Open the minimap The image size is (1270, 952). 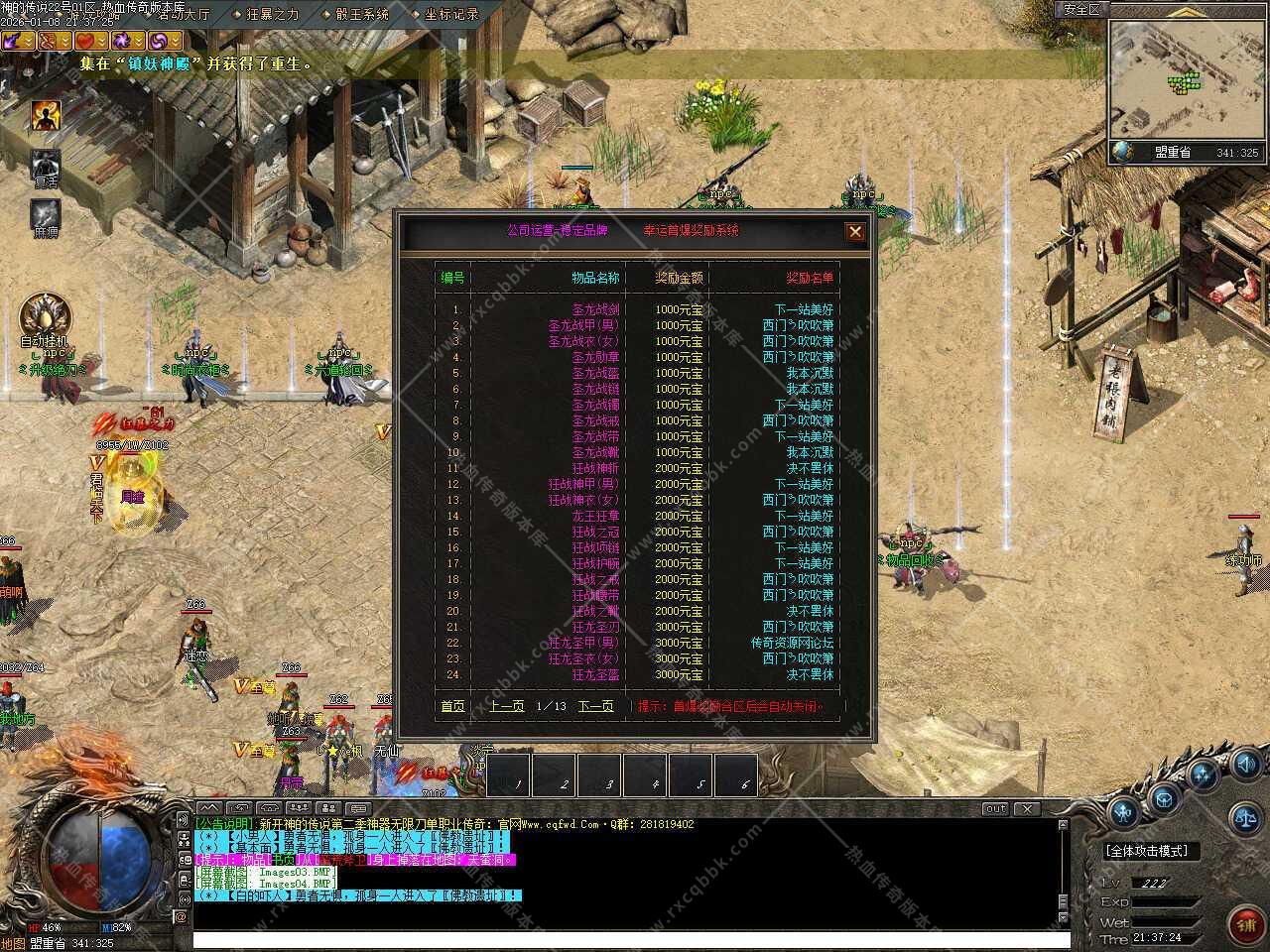click(x=1187, y=77)
